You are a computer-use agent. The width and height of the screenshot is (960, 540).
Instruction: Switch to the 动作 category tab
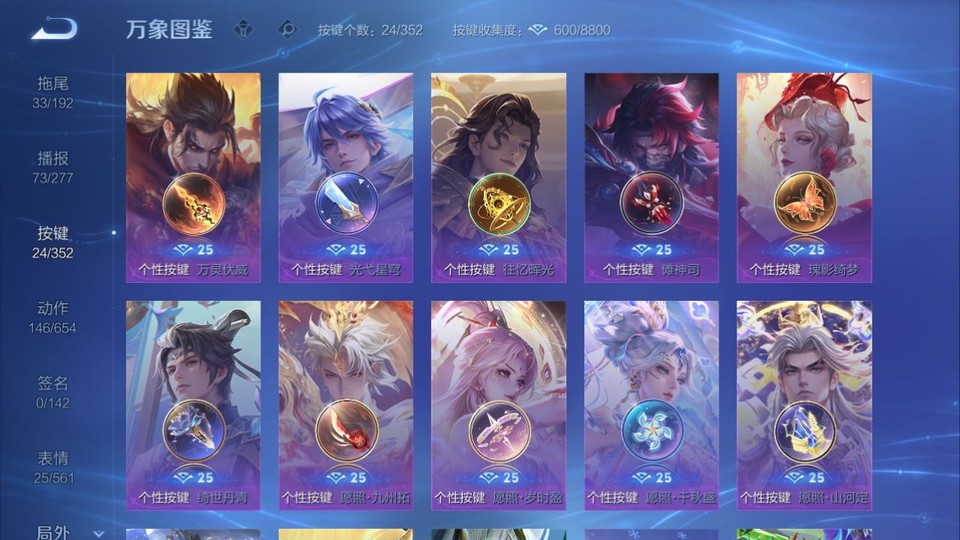click(x=53, y=316)
